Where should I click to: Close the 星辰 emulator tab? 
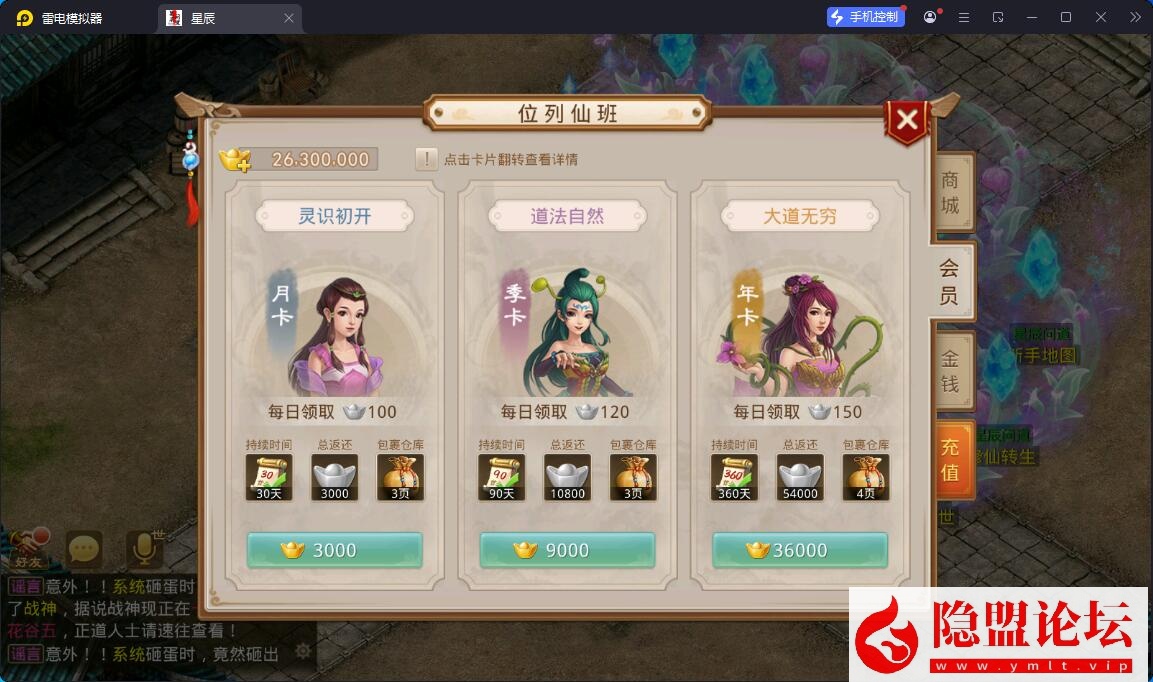click(x=289, y=18)
